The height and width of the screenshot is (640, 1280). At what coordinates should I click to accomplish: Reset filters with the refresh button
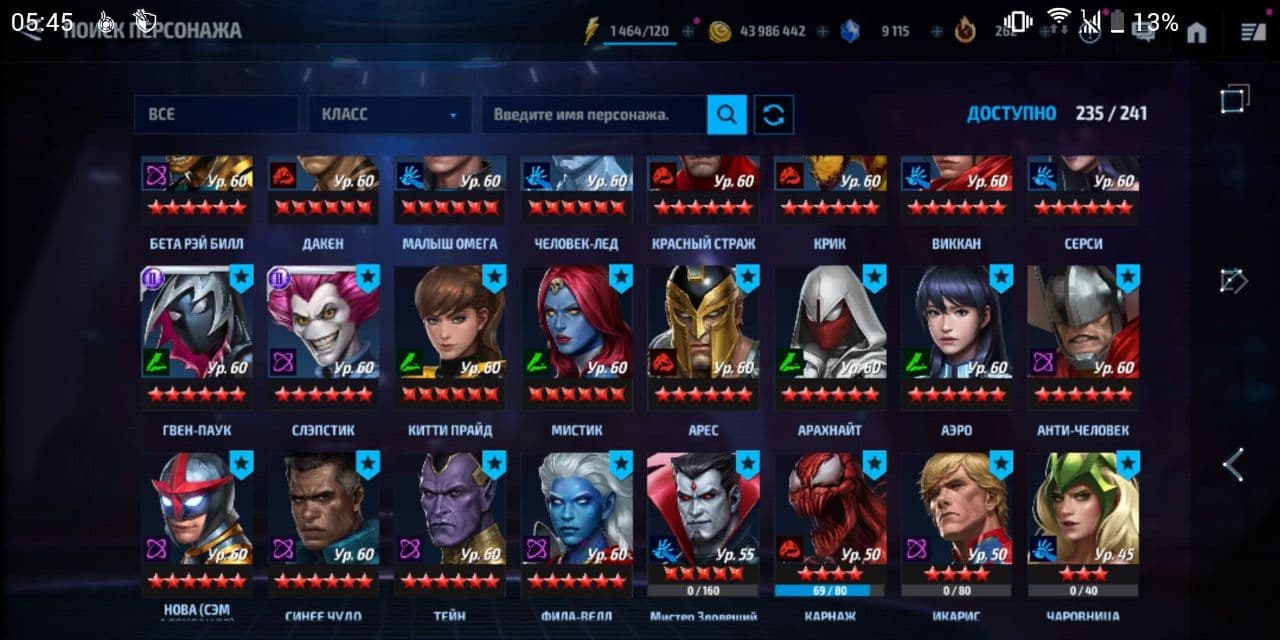coord(773,115)
